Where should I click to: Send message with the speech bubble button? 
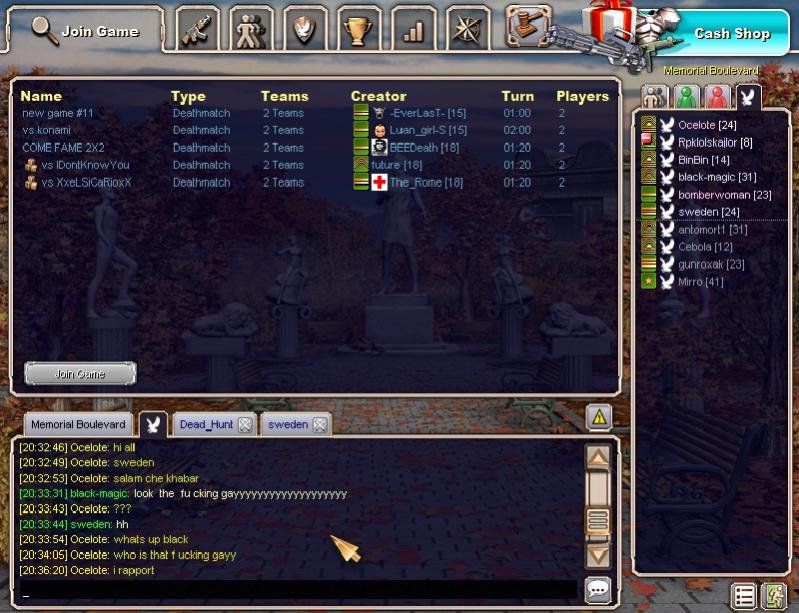(x=598, y=590)
